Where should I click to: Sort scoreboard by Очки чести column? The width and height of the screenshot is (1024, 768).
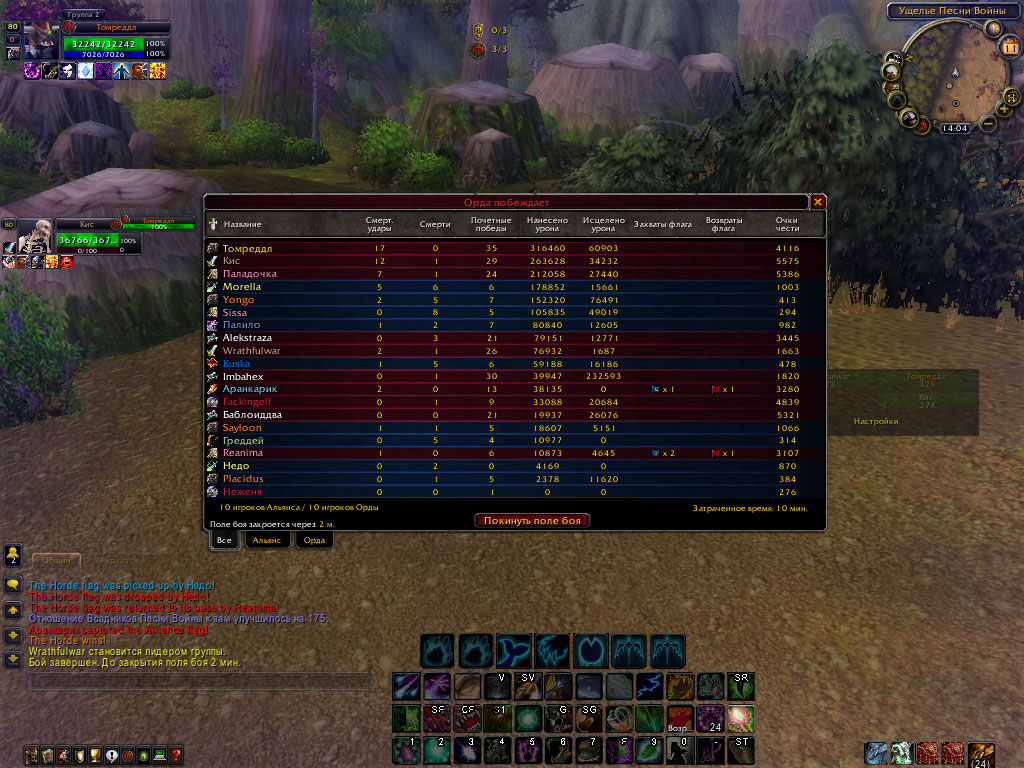tap(788, 224)
